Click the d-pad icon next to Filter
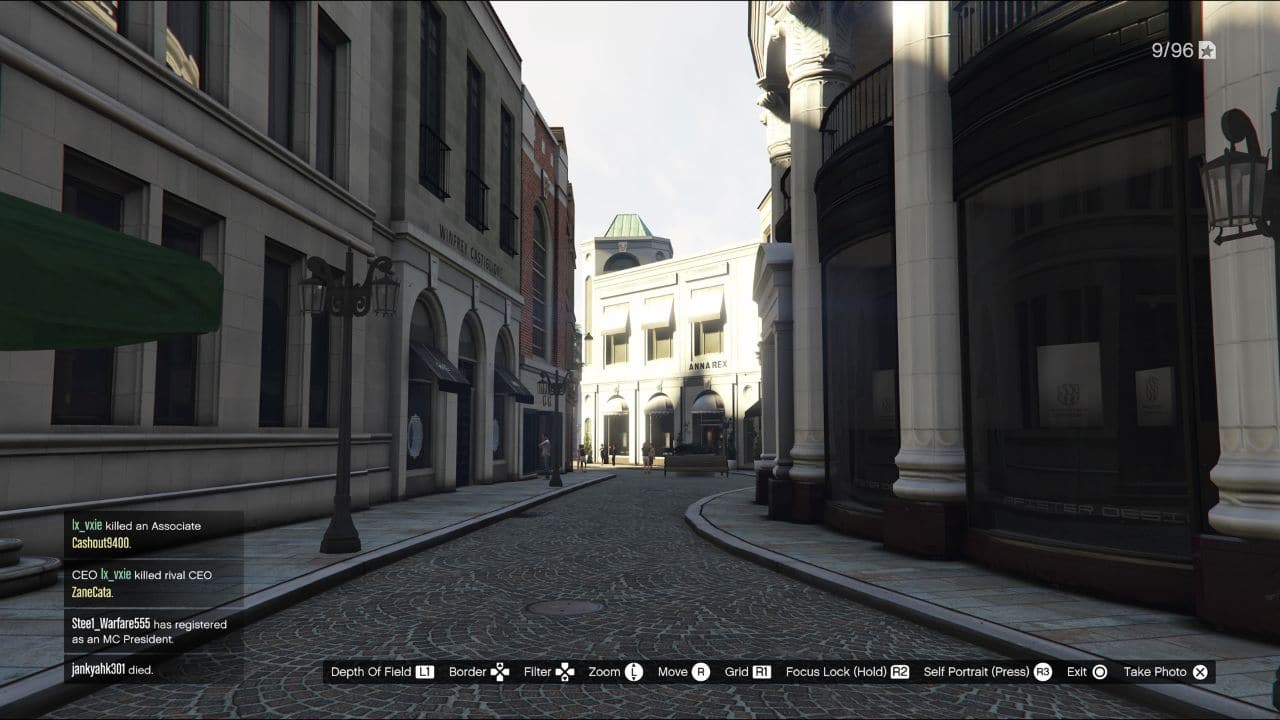 pyautogui.click(x=564, y=672)
